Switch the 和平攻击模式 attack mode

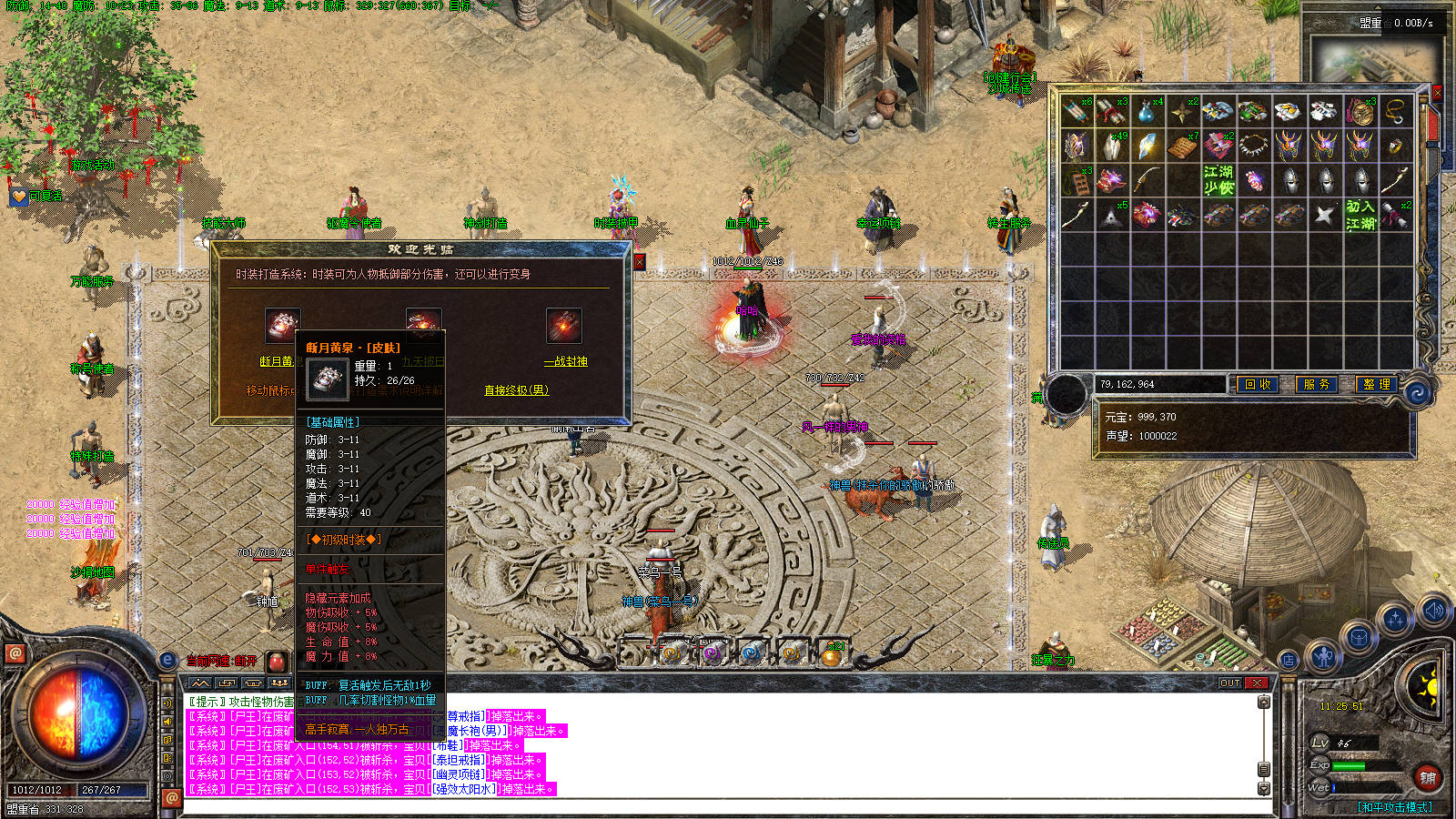[x=1394, y=807]
